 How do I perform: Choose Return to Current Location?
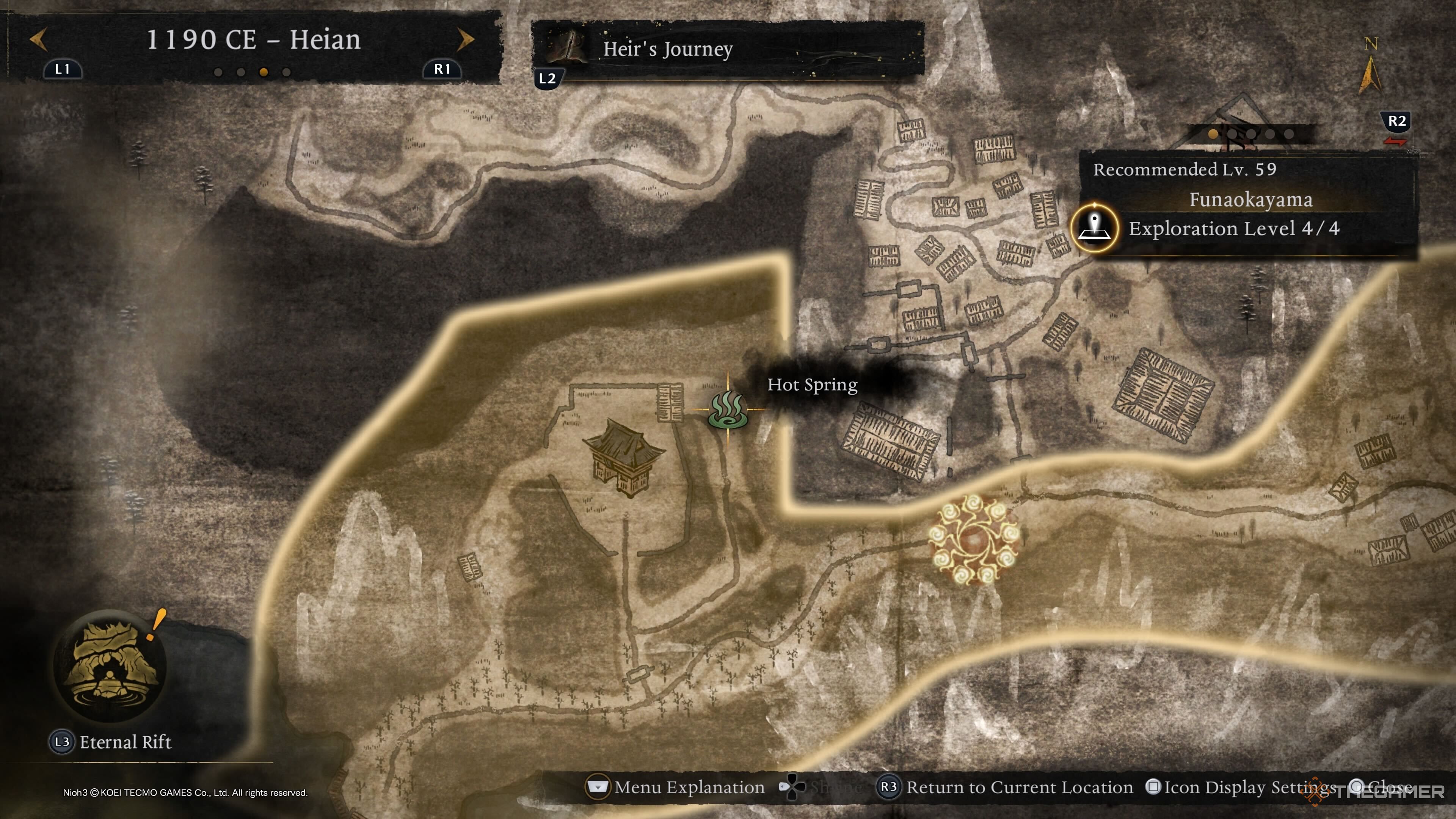coord(1004,788)
